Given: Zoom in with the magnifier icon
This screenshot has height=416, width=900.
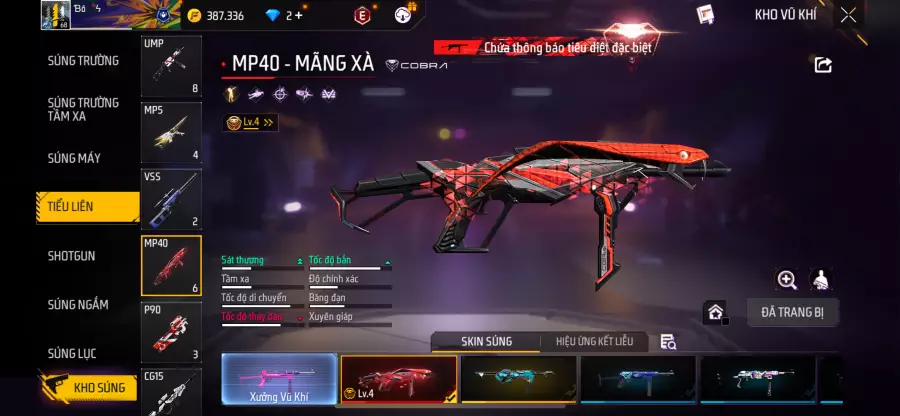Looking at the screenshot, I should [787, 280].
